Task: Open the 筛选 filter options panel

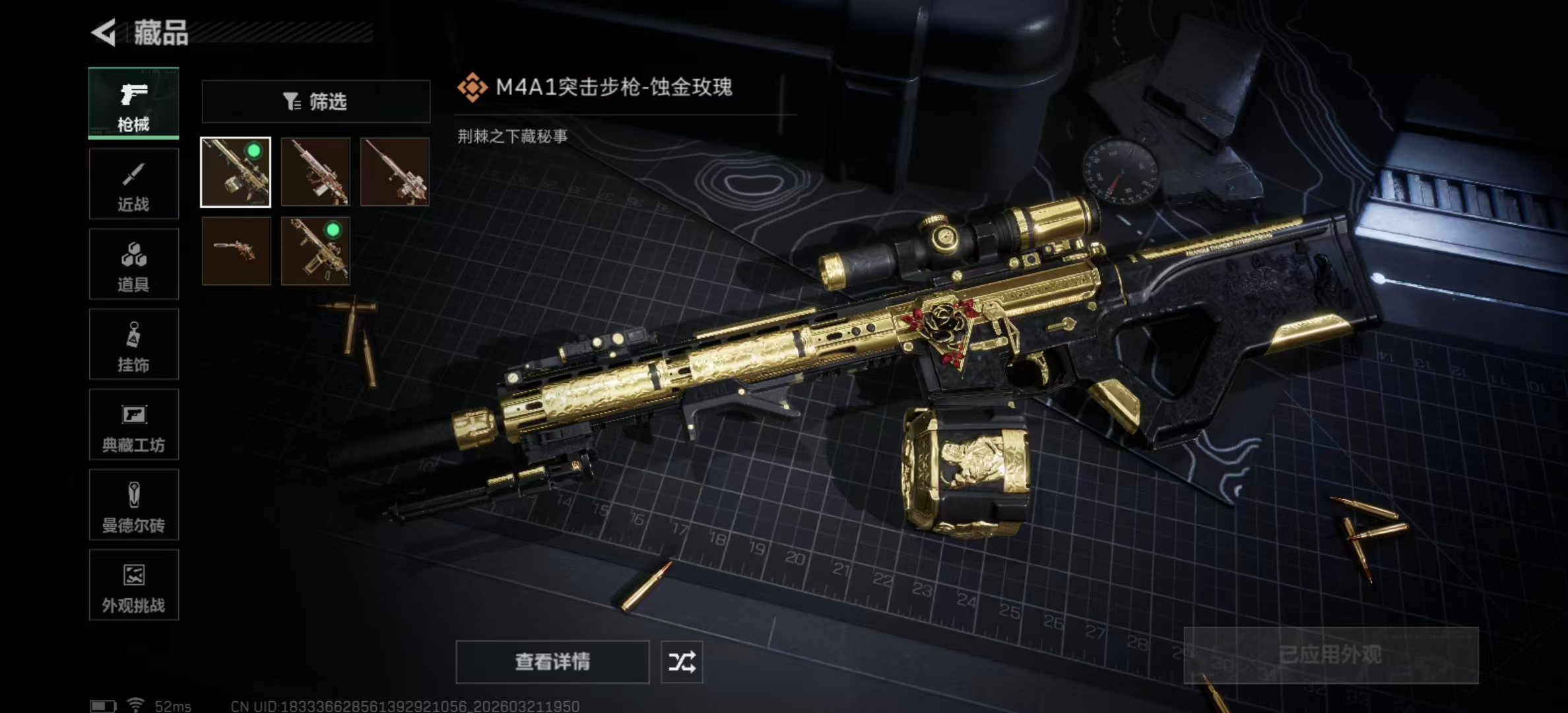Action: click(315, 100)
